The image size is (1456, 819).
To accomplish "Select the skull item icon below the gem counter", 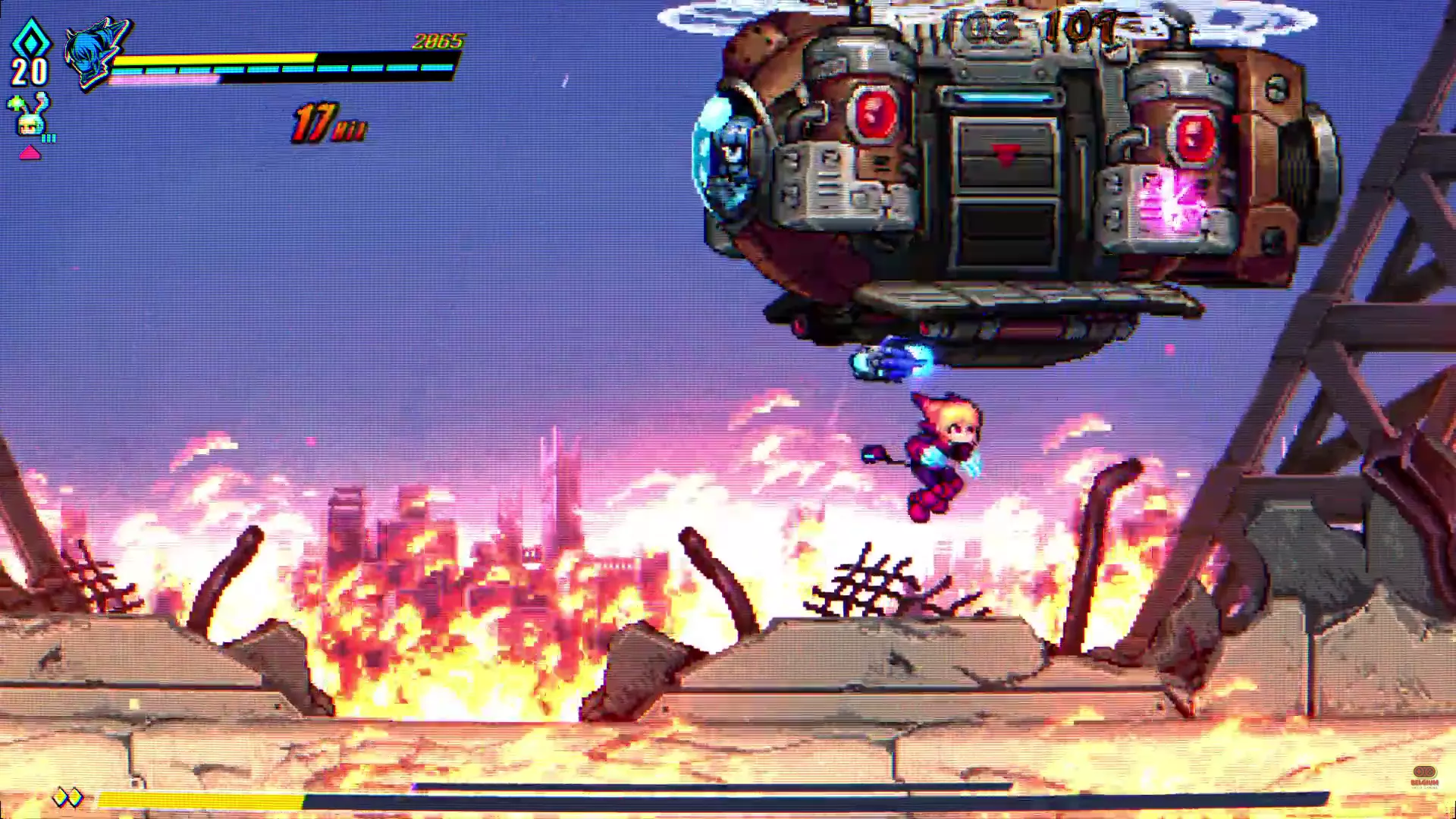I will [x=29, y=123].
